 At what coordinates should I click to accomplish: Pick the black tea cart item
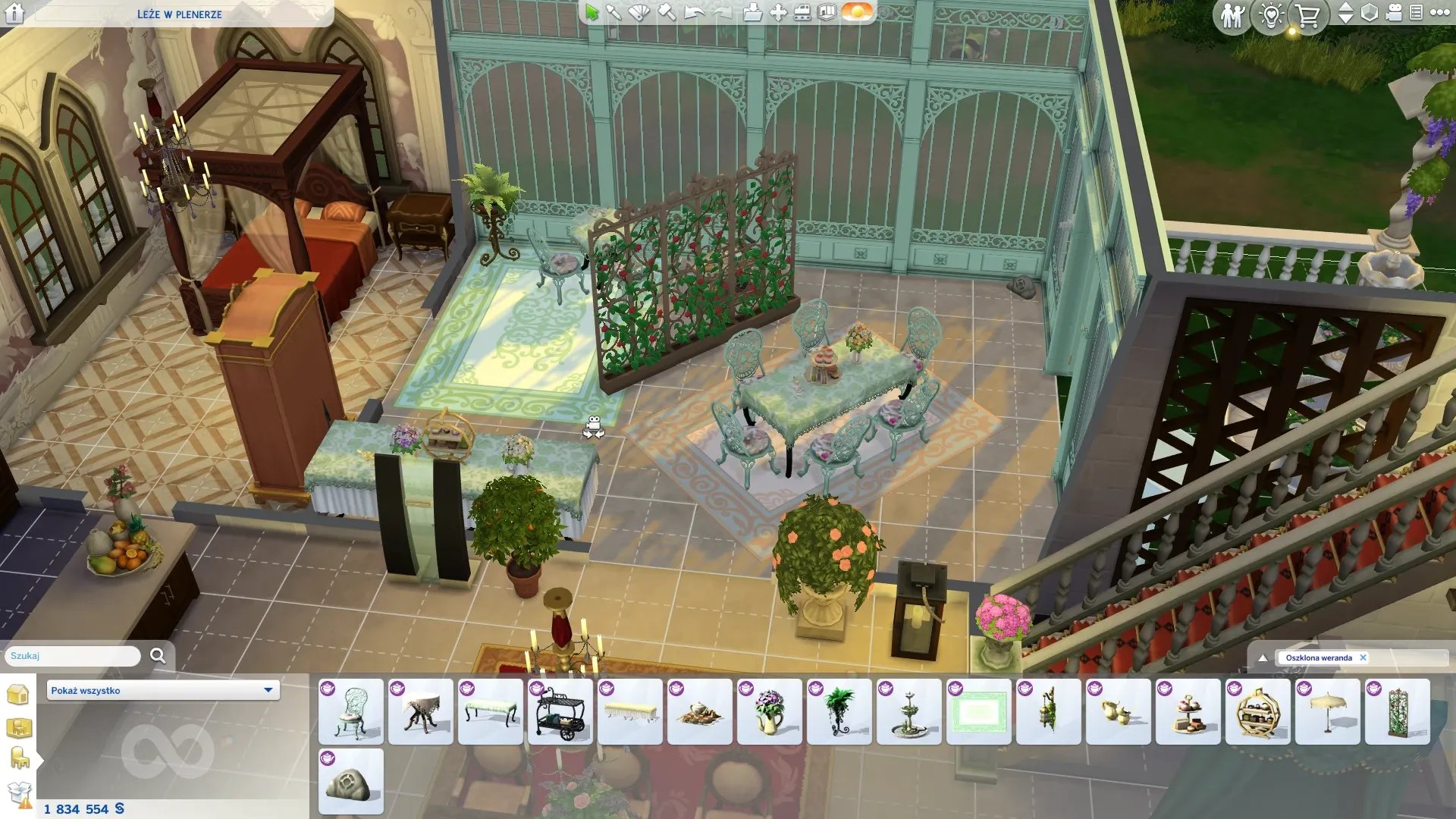coord(560,711)
